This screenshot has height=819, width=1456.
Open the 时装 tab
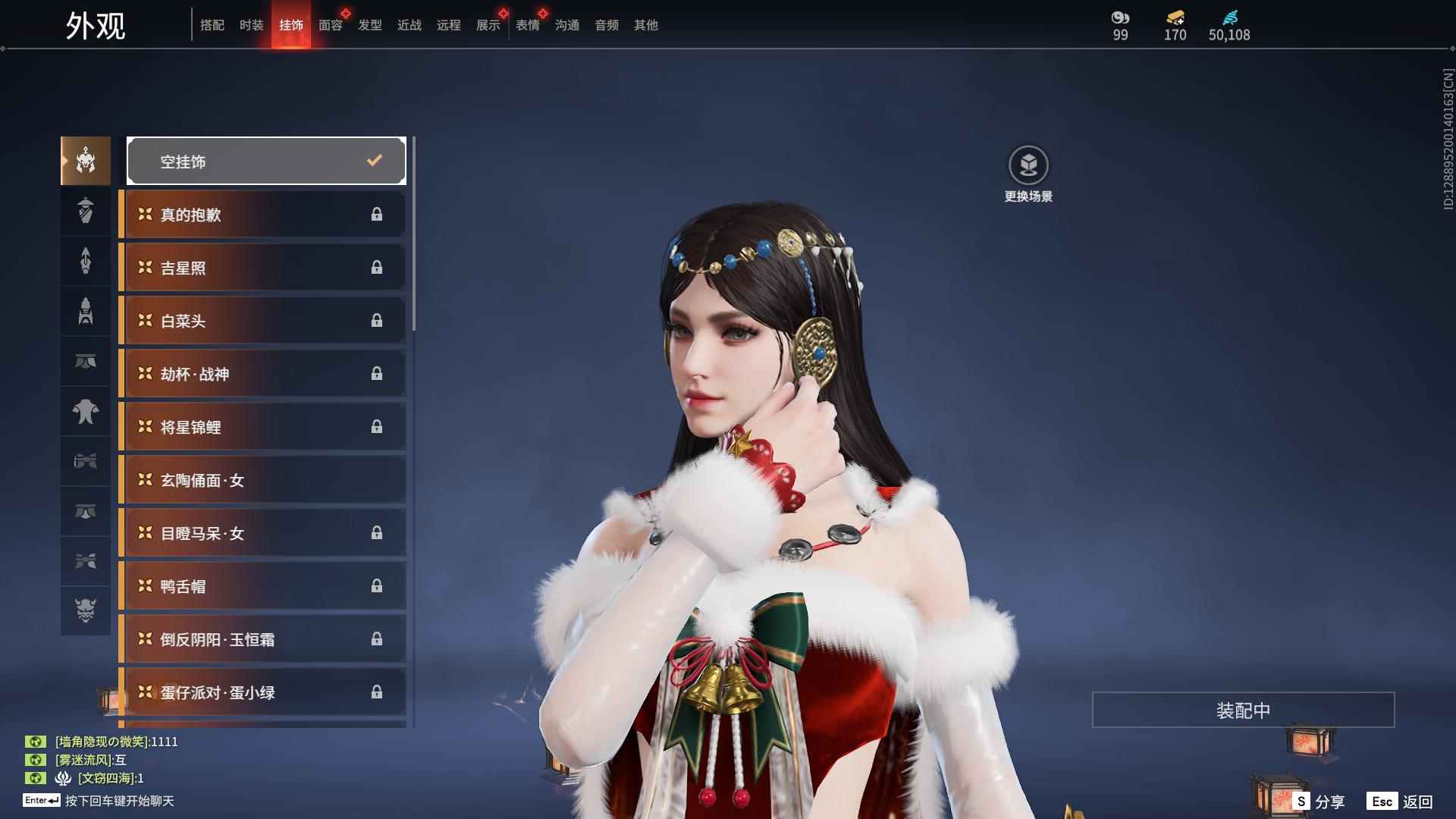pos(252,25)
